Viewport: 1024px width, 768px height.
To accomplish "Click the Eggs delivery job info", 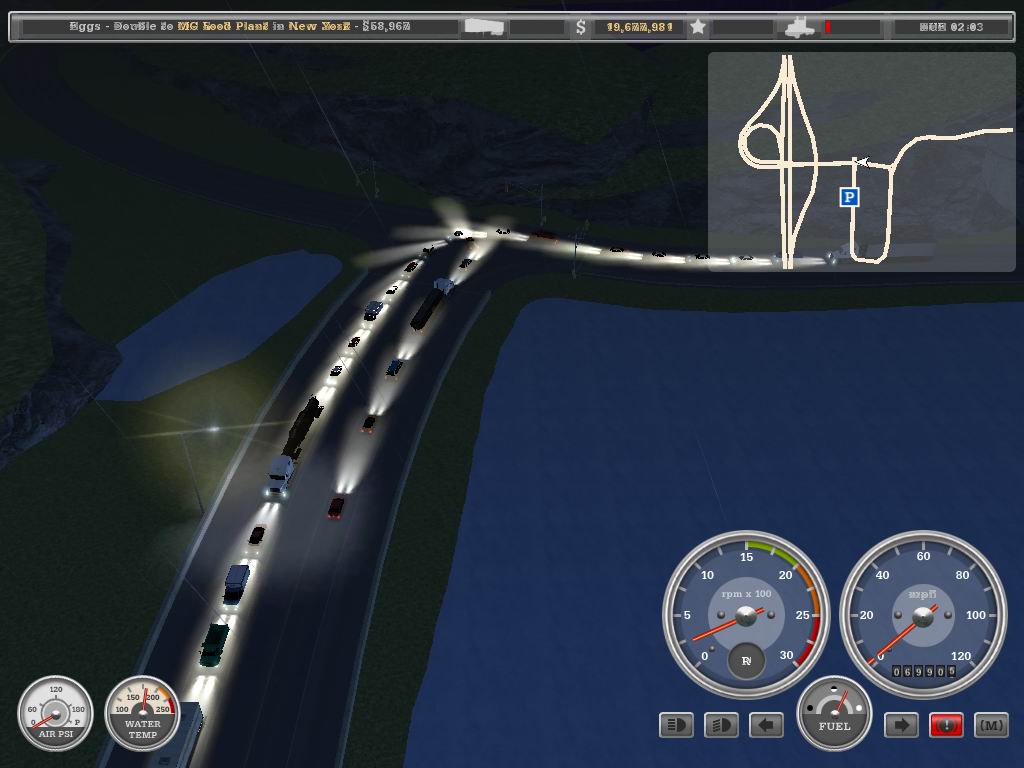I will click(240, 27).
